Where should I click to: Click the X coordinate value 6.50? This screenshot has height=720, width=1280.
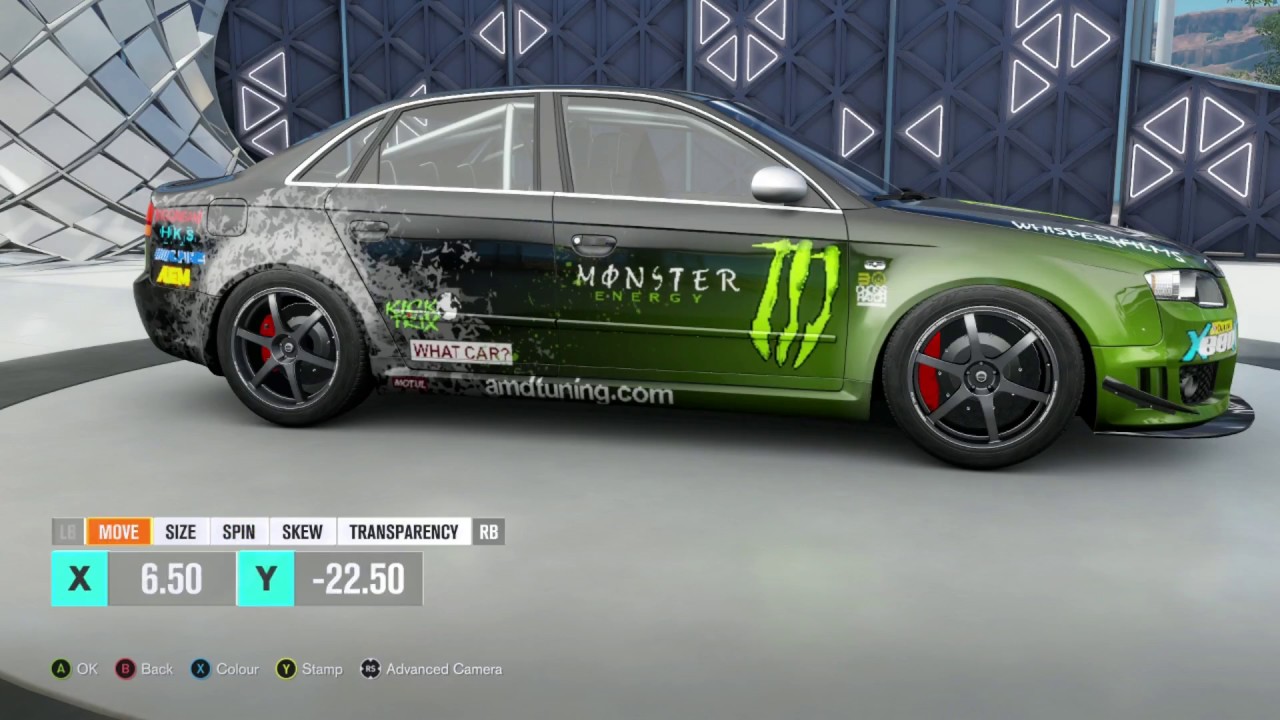(170, 579)
